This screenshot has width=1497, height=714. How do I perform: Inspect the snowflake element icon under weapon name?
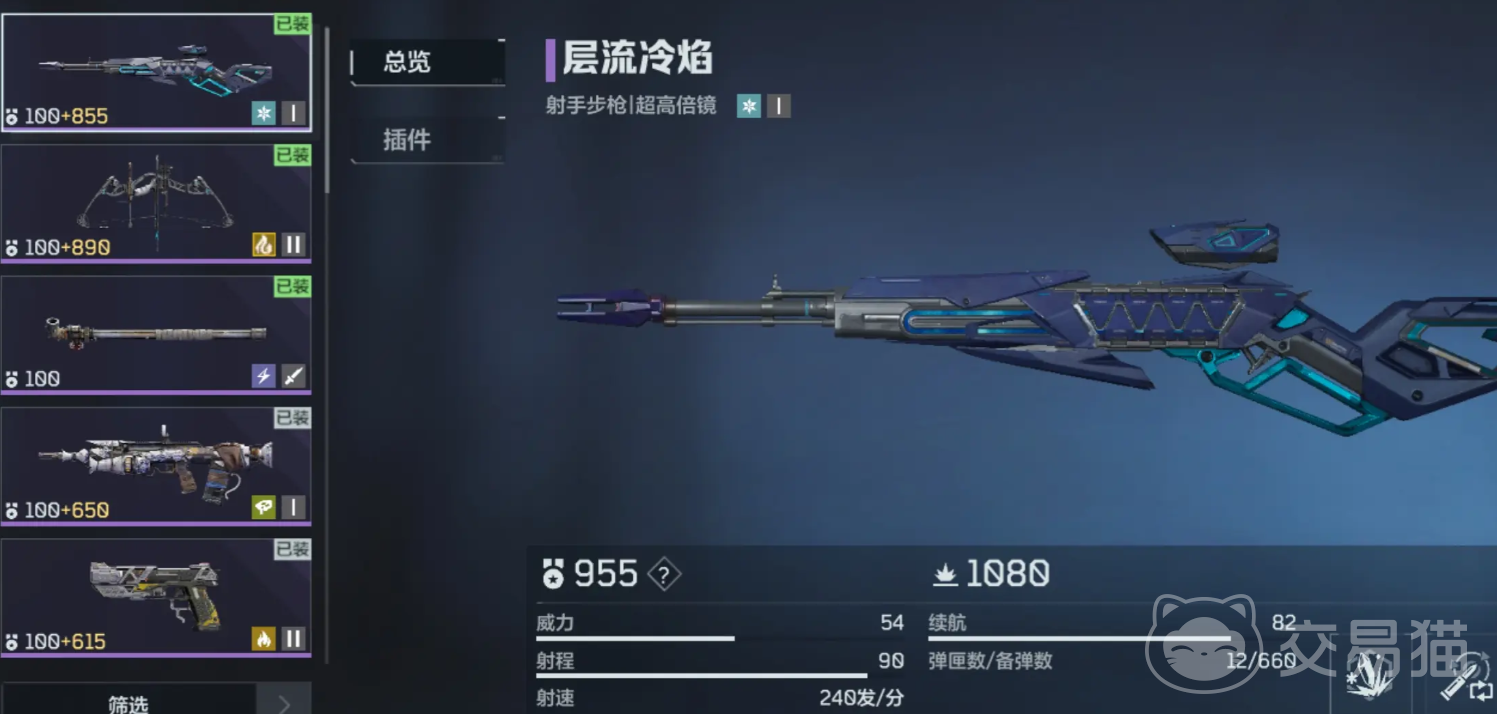tap(749, 105)
